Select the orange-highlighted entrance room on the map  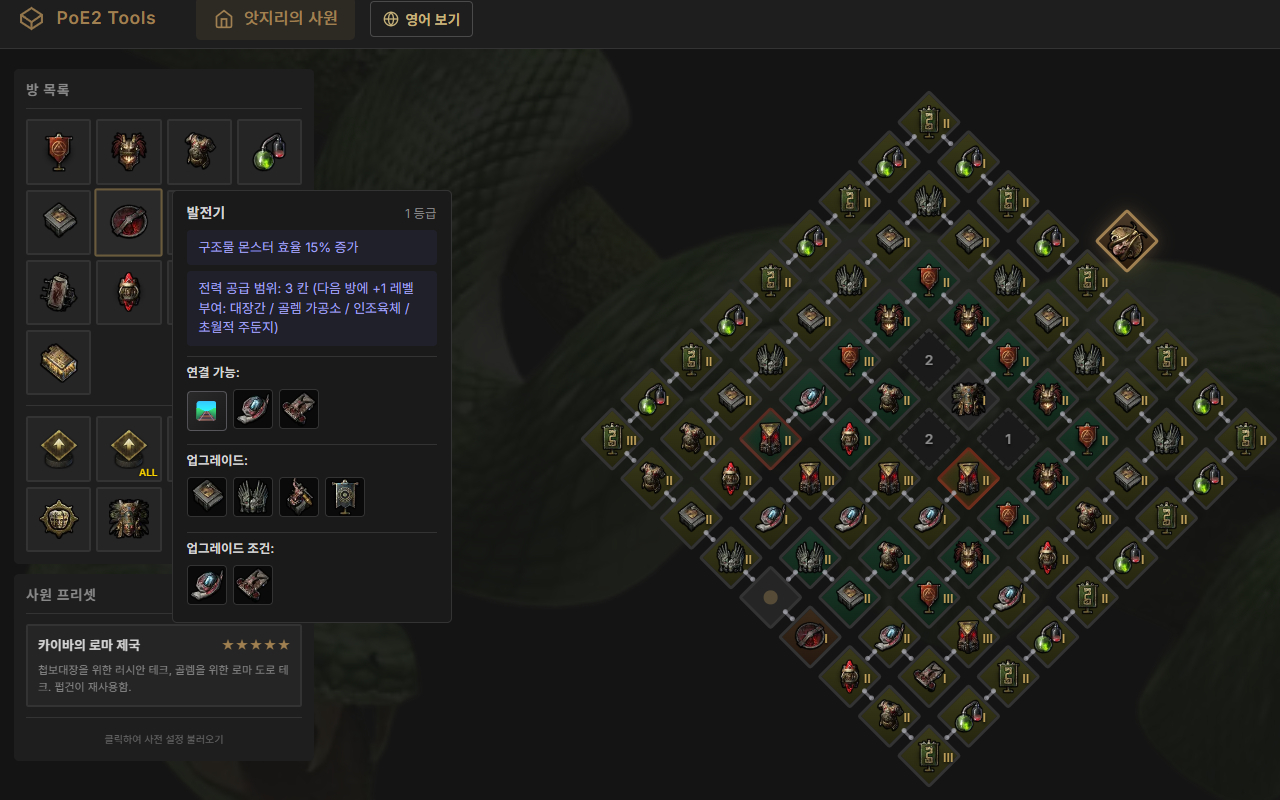click(x=1127, y=241)
